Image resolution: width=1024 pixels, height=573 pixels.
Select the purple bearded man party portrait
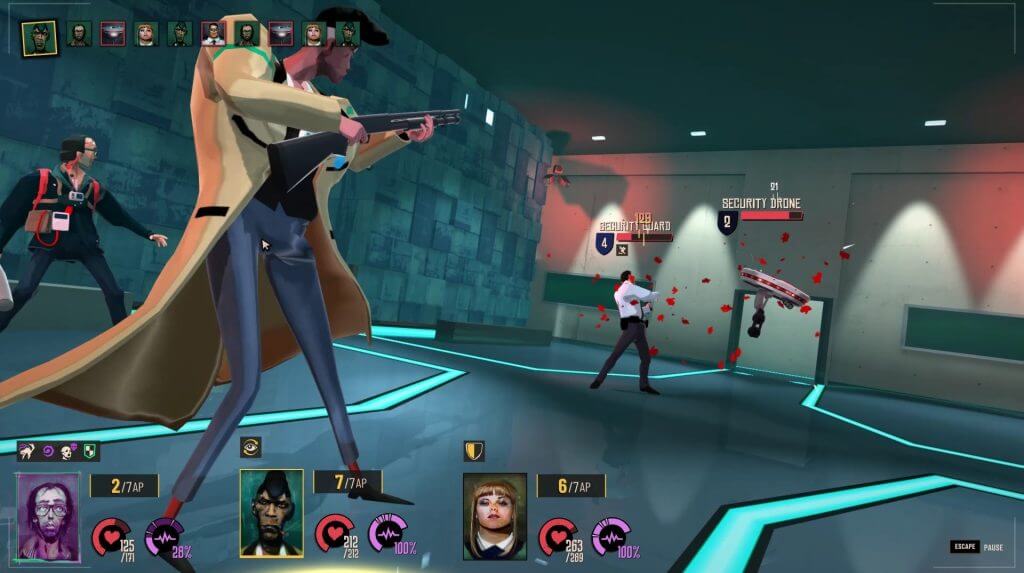click(x=47, y=517)
